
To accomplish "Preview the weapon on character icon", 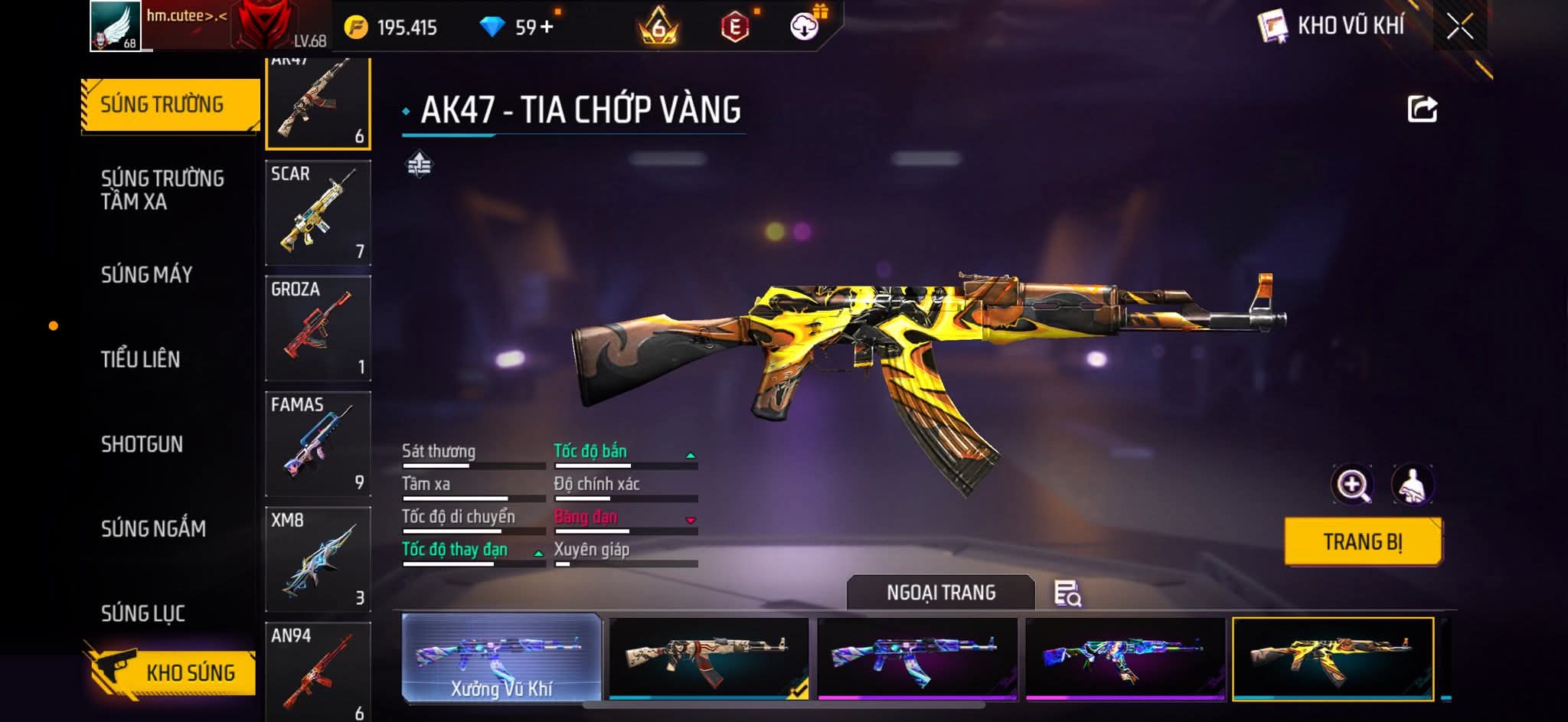I will pyautogui.click(x=1413, y=485).
